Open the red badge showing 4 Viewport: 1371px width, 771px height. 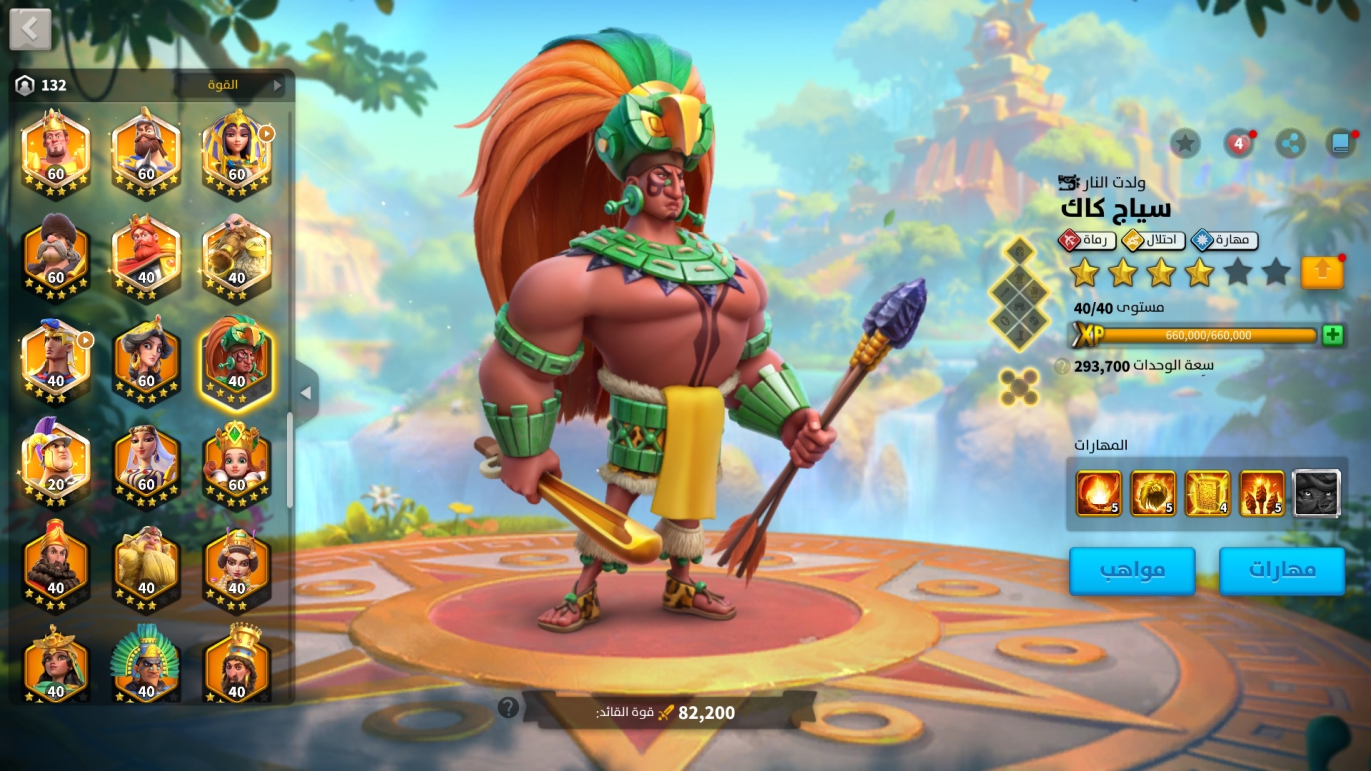[1238, 143]
